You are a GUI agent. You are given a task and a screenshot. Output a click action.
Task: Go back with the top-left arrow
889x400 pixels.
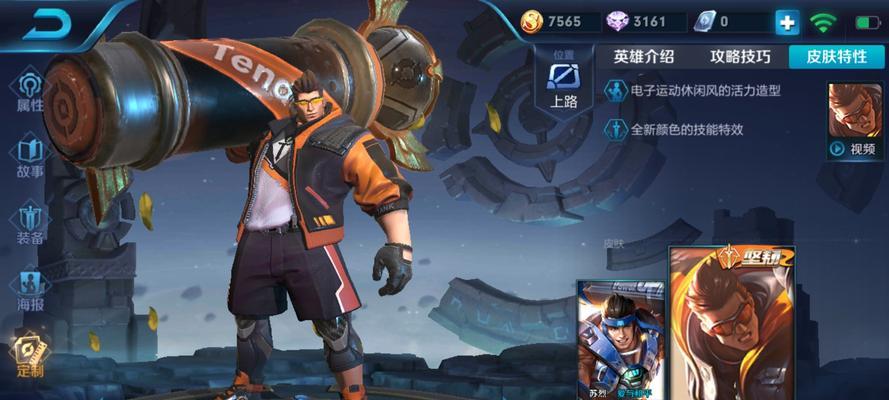(45, 26)
